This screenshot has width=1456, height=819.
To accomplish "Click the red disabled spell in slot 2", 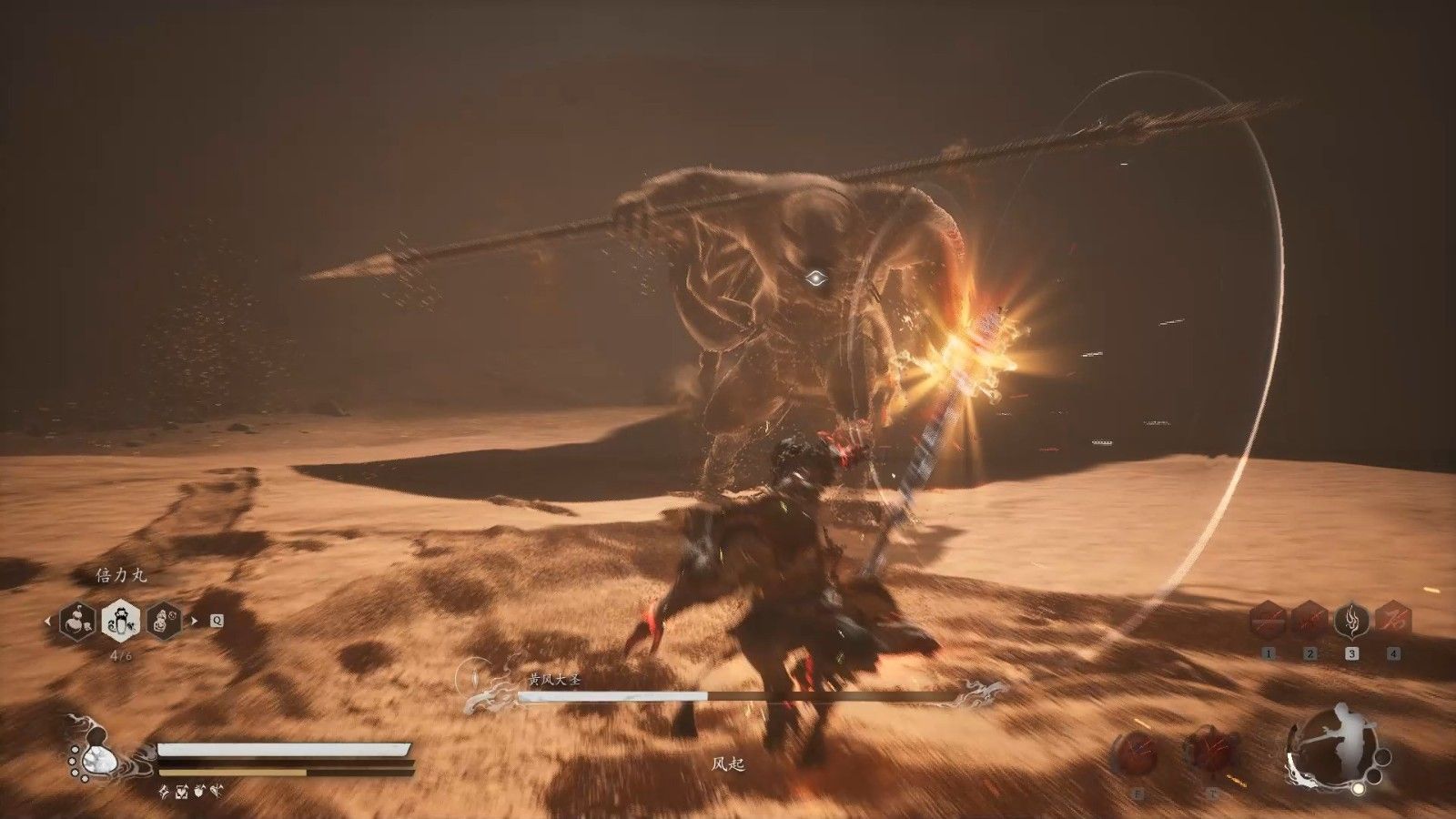I will 1309,621.
